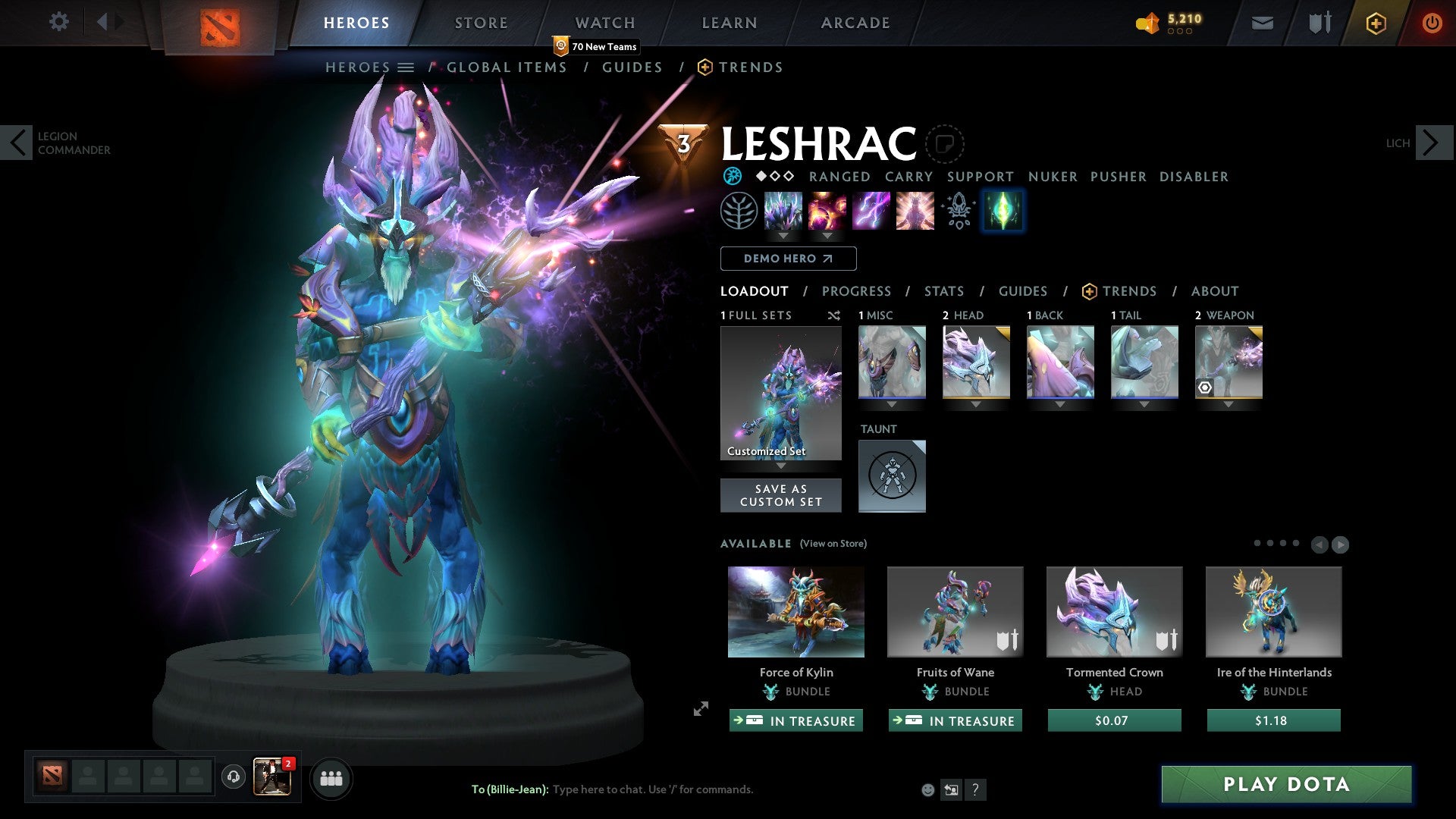Select the Fruits of Wane bundle thumbnail
The height and width of the screenshot is (819, 1456).
[955, 611]
